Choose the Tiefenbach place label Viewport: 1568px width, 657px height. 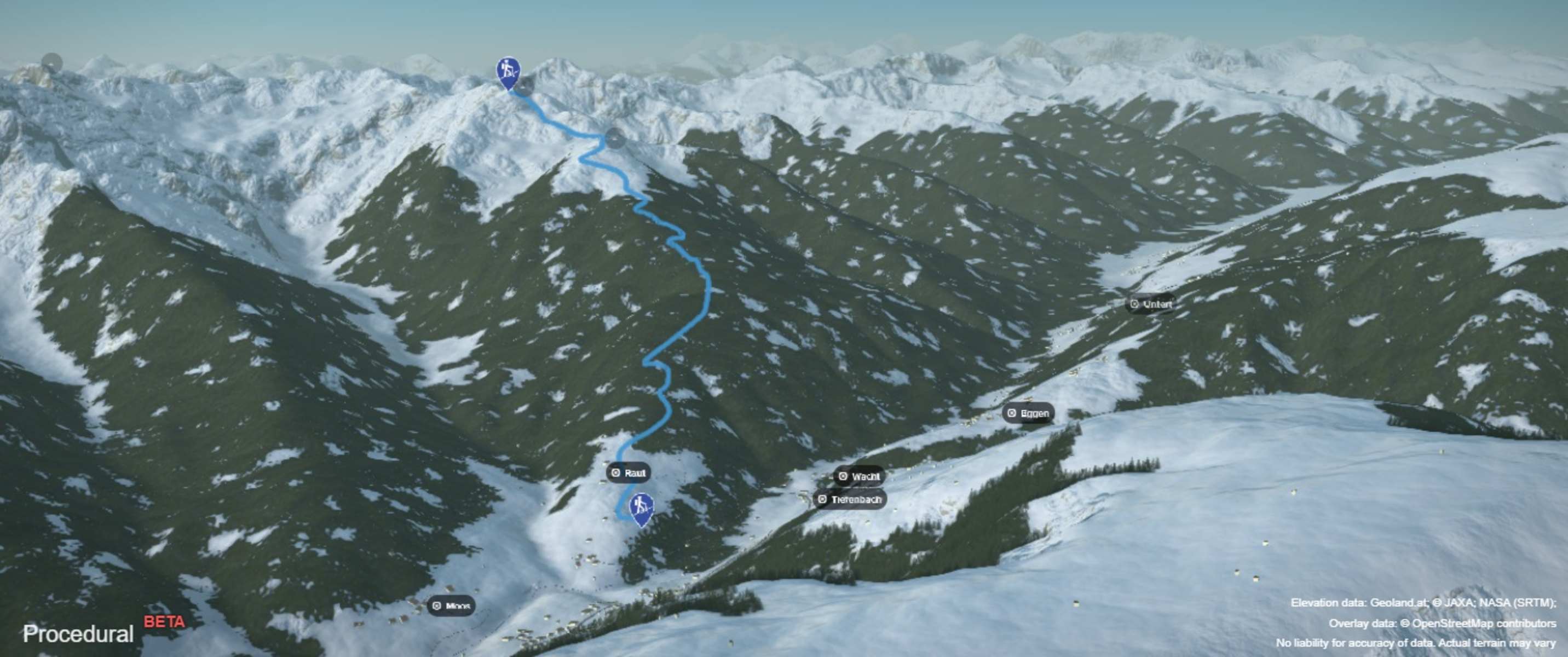pos(850,499)
